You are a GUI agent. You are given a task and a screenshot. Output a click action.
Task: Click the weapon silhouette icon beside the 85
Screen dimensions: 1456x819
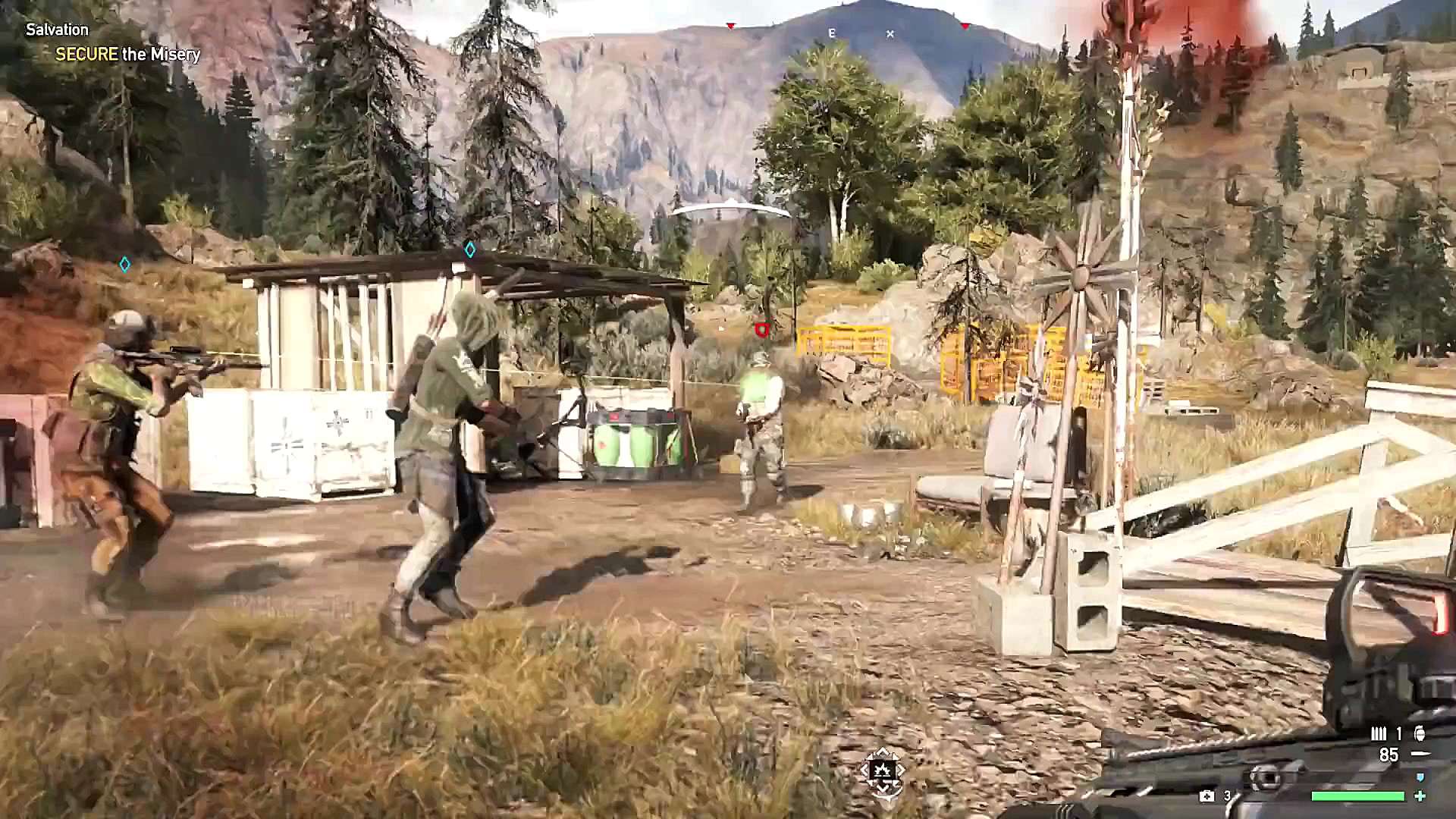coord(1421,752)
